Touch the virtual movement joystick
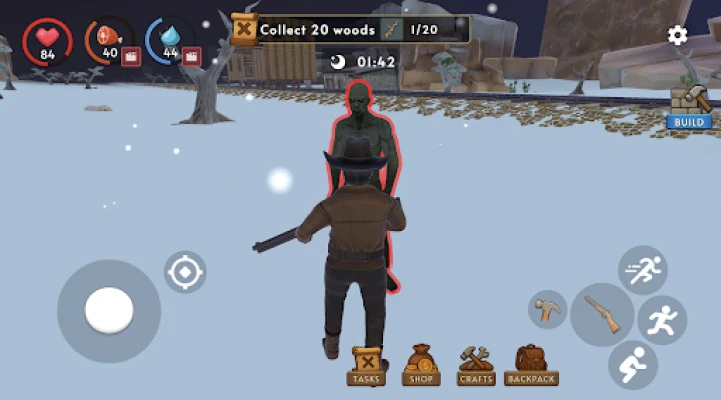The width and height of the screenshot is (721, 400). [x=109, y=311]
